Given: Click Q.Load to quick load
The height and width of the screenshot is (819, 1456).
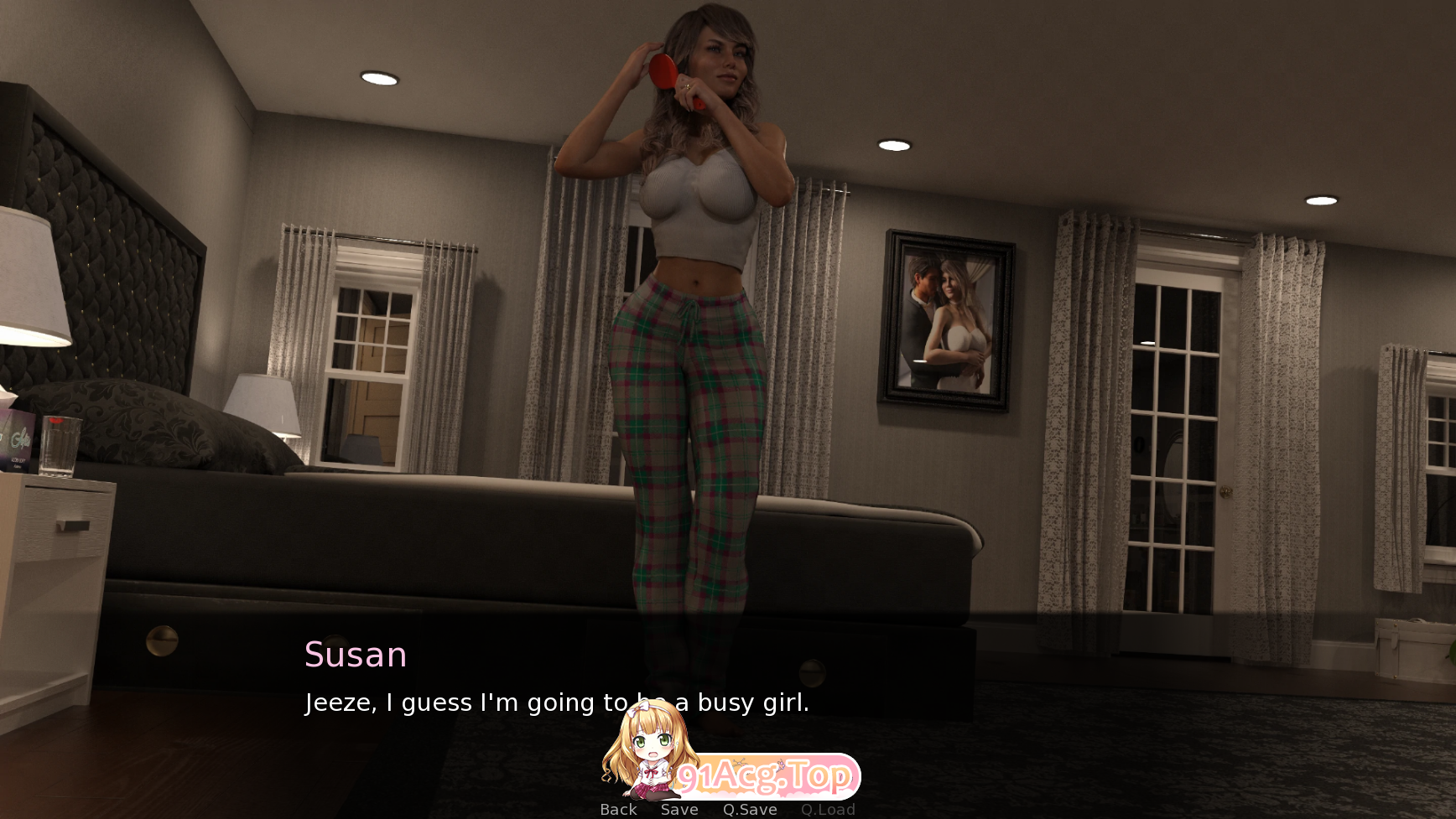Looking at the screenshot, I should click(x=828, y=808).
